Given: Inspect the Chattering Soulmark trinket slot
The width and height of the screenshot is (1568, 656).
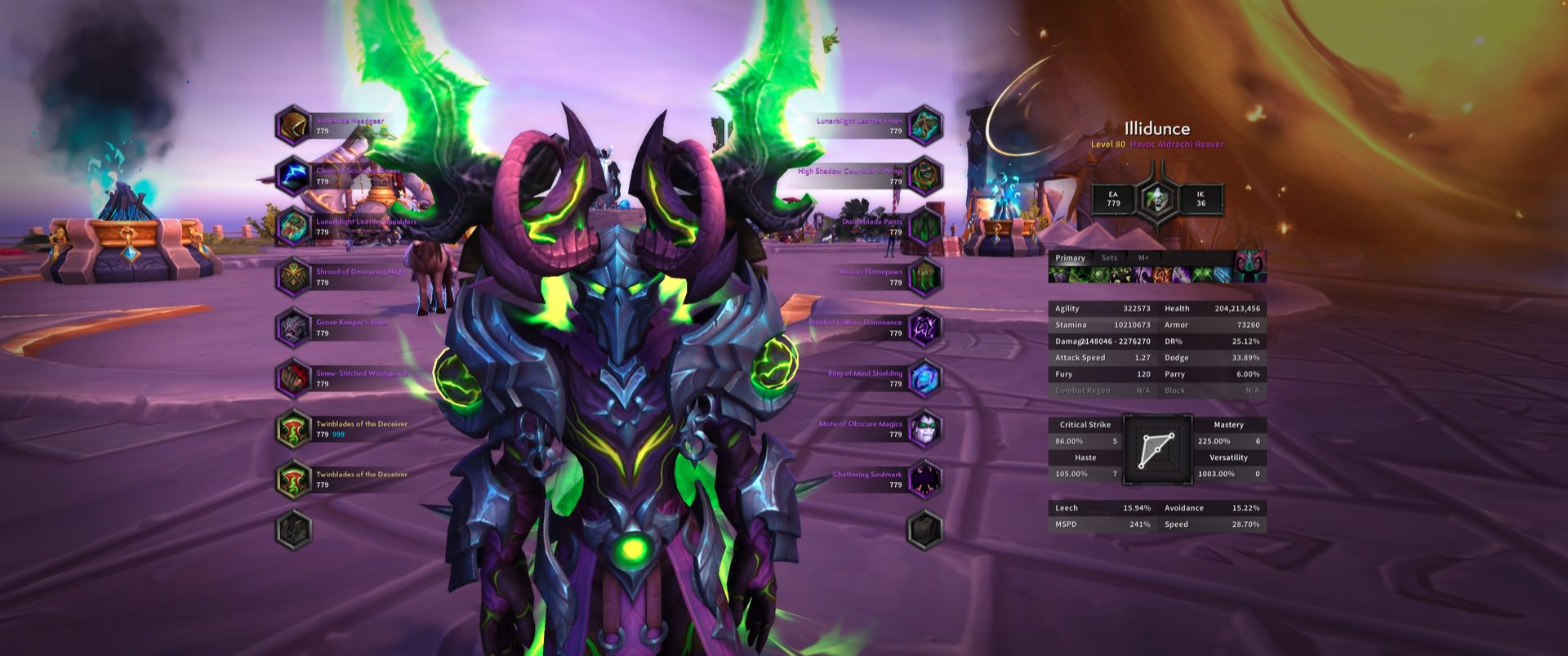Looking at the screenshot, I should (925, 480).
